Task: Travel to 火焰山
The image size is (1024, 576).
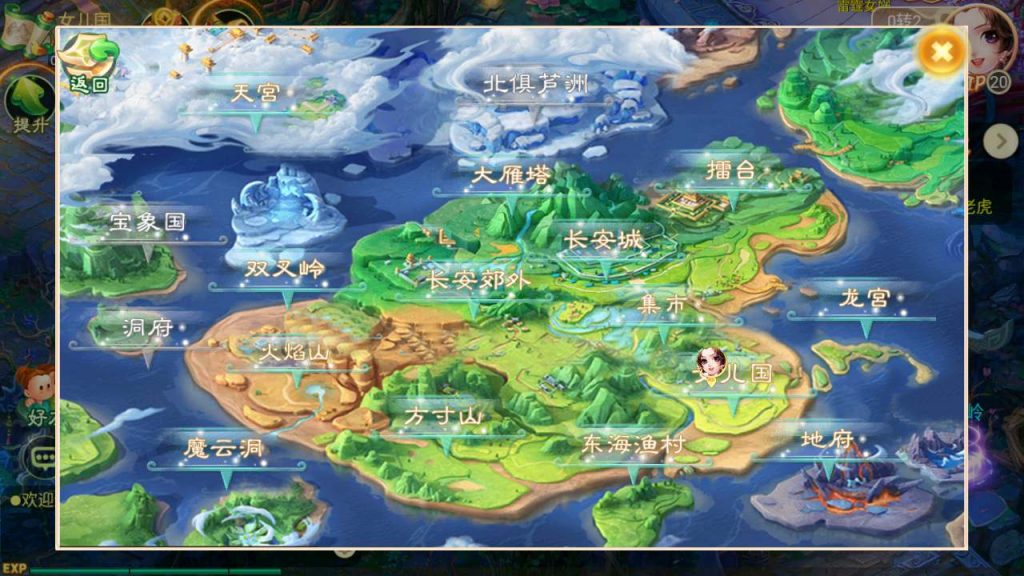Action: pos(293,353)
